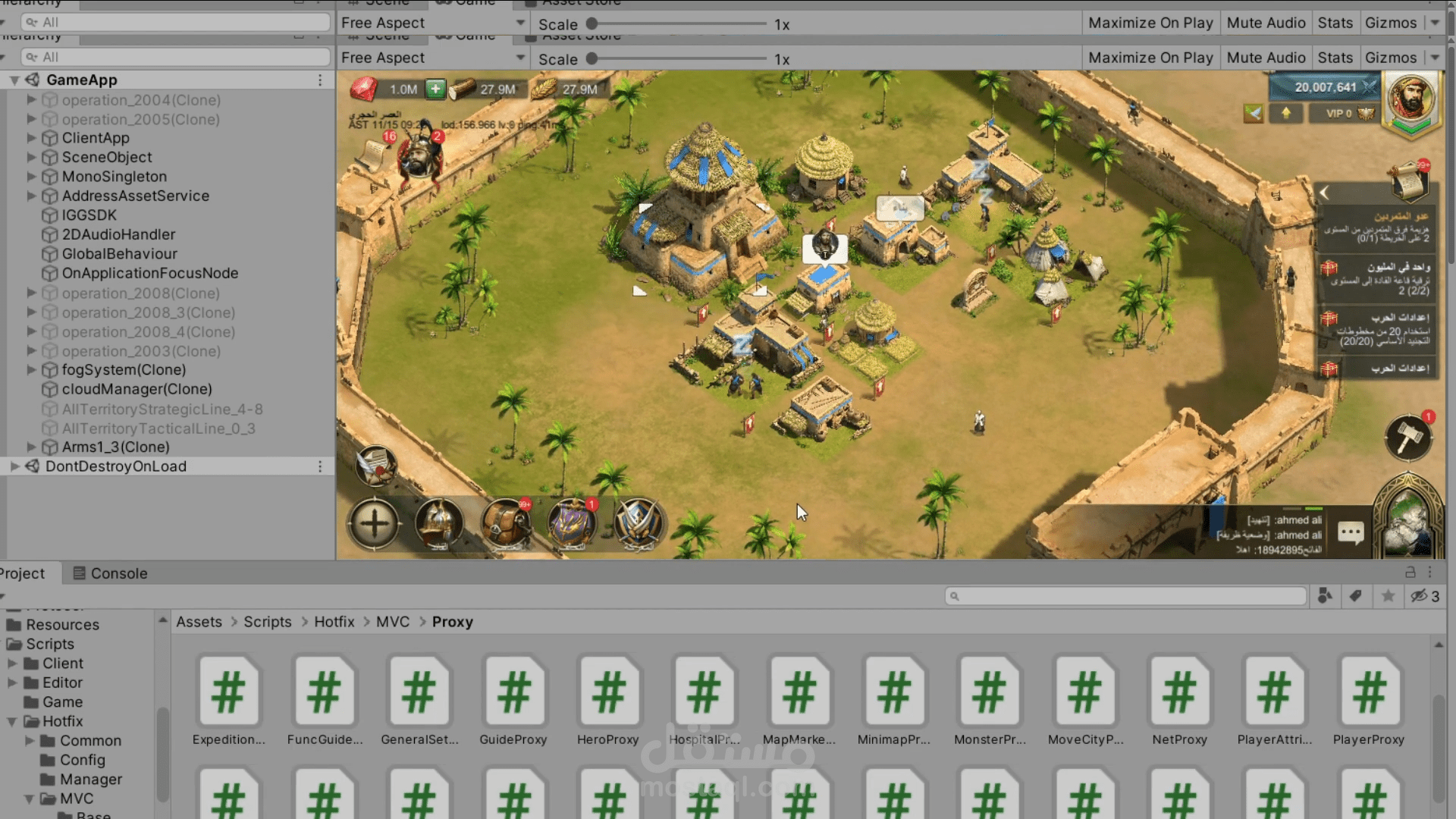
Task: Open the mail letter with quill
Action: [375, 465]
